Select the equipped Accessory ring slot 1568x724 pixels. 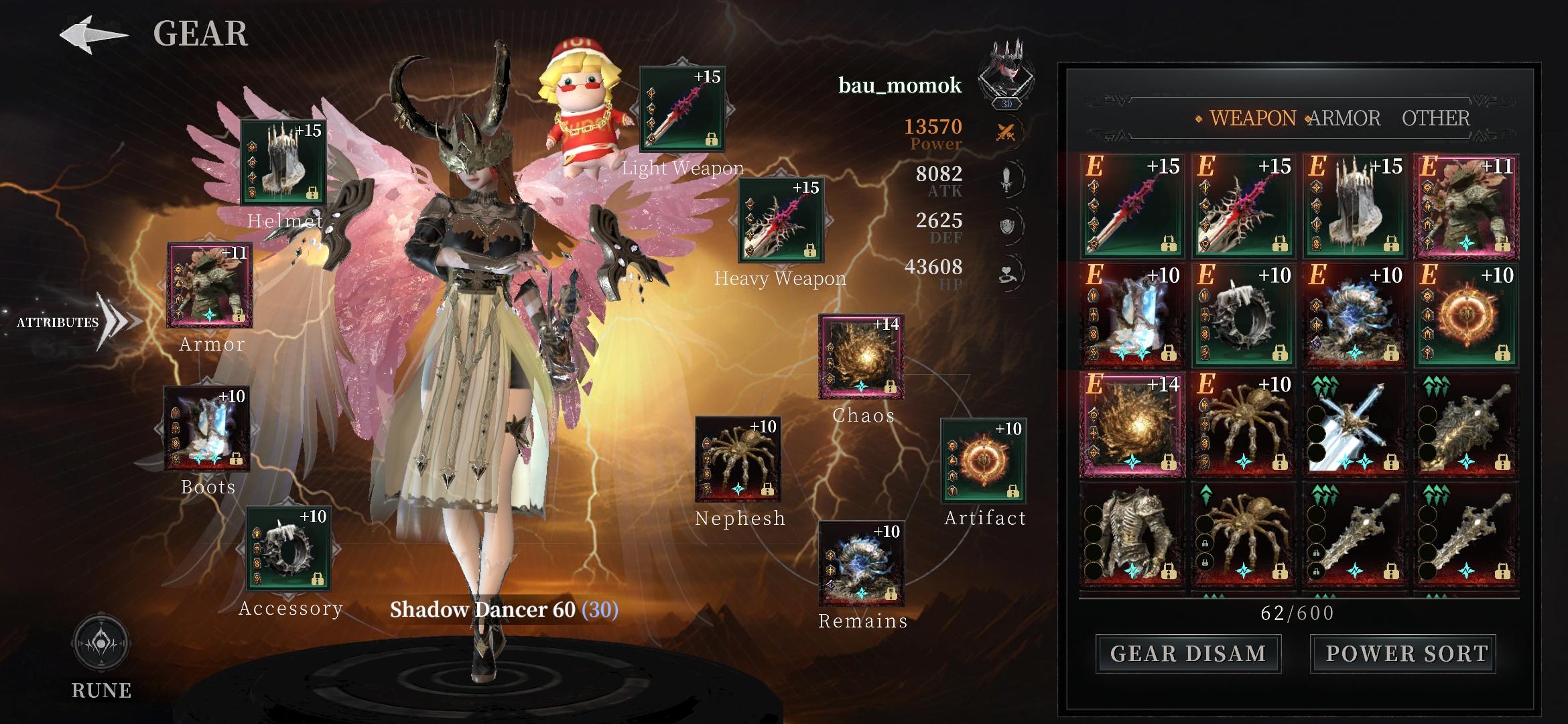289,549
